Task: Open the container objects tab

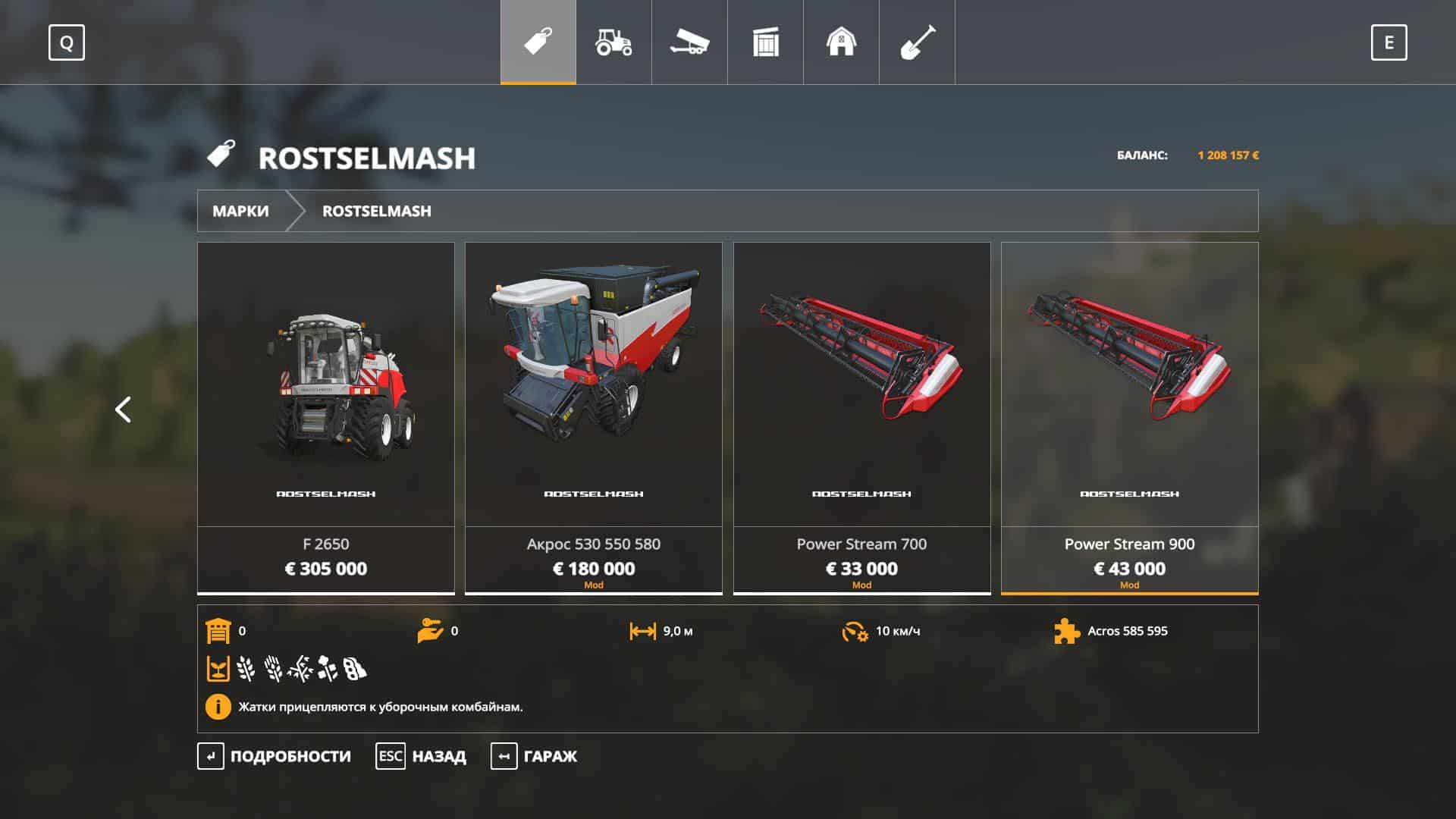Action: (x=765, y=42)
